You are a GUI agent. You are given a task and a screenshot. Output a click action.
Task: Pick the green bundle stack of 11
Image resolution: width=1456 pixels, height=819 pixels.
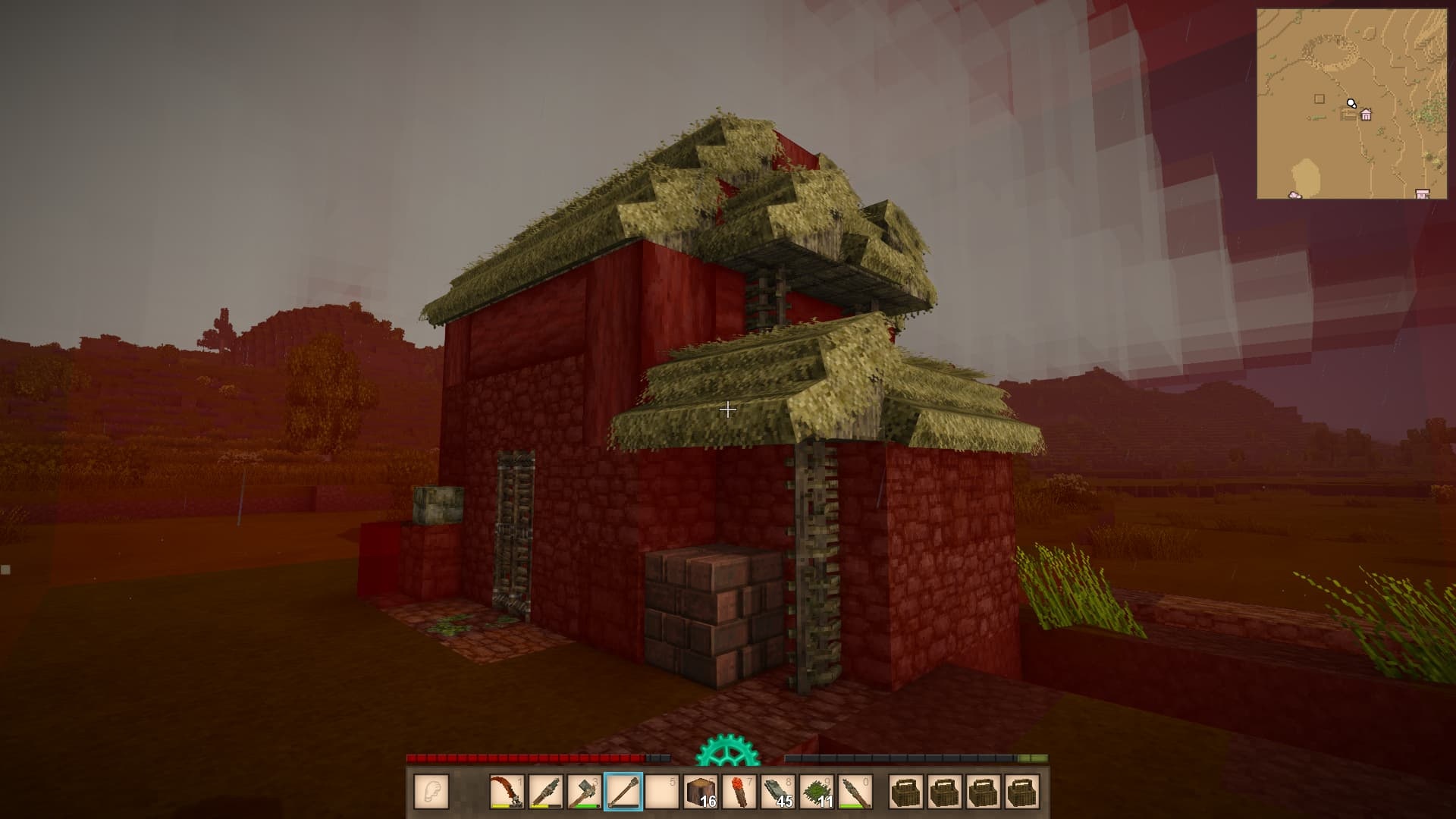pyautogui.click(x=816, y=792)
